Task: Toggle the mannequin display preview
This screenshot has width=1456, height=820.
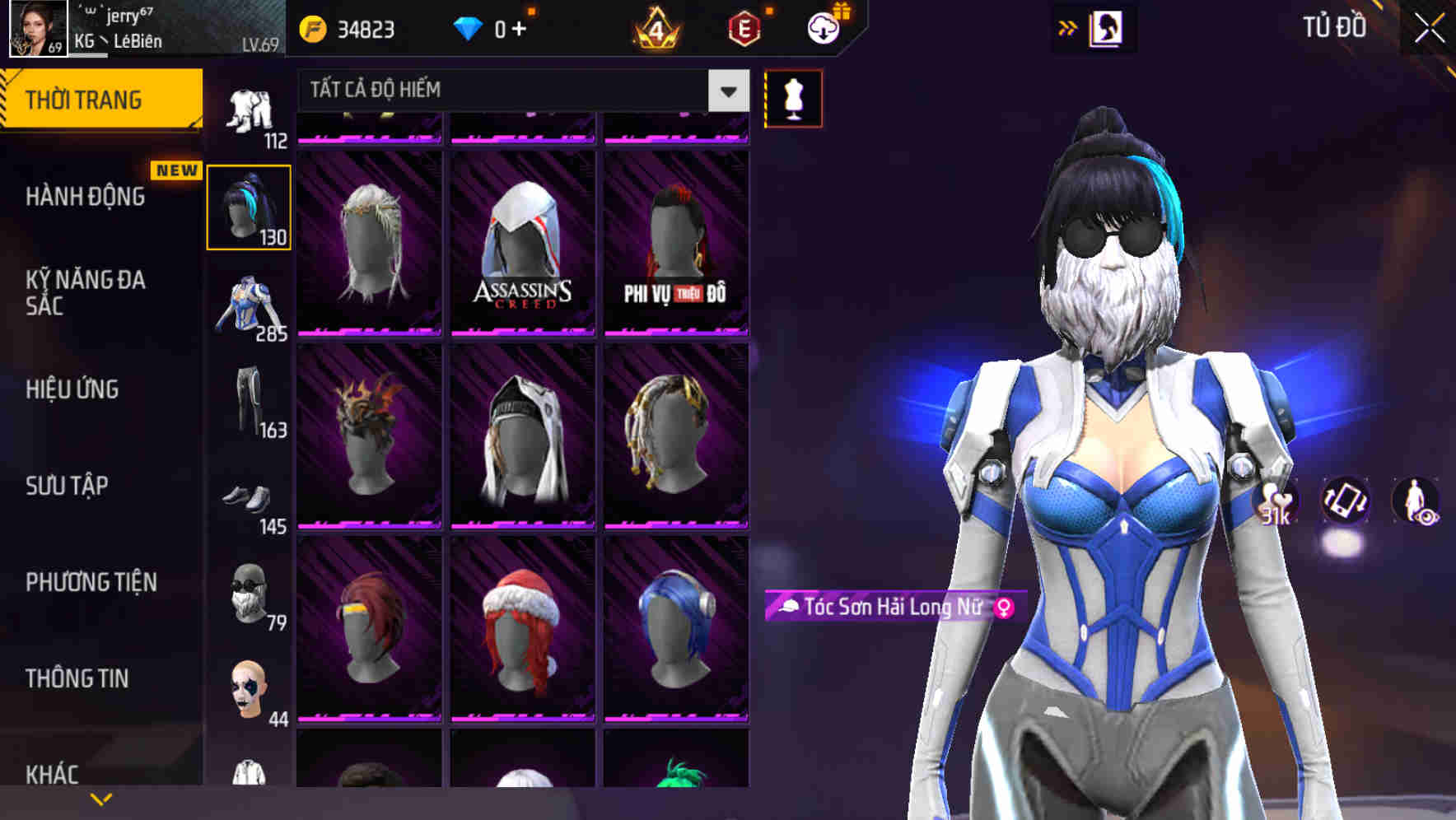Action: (792, 97)
